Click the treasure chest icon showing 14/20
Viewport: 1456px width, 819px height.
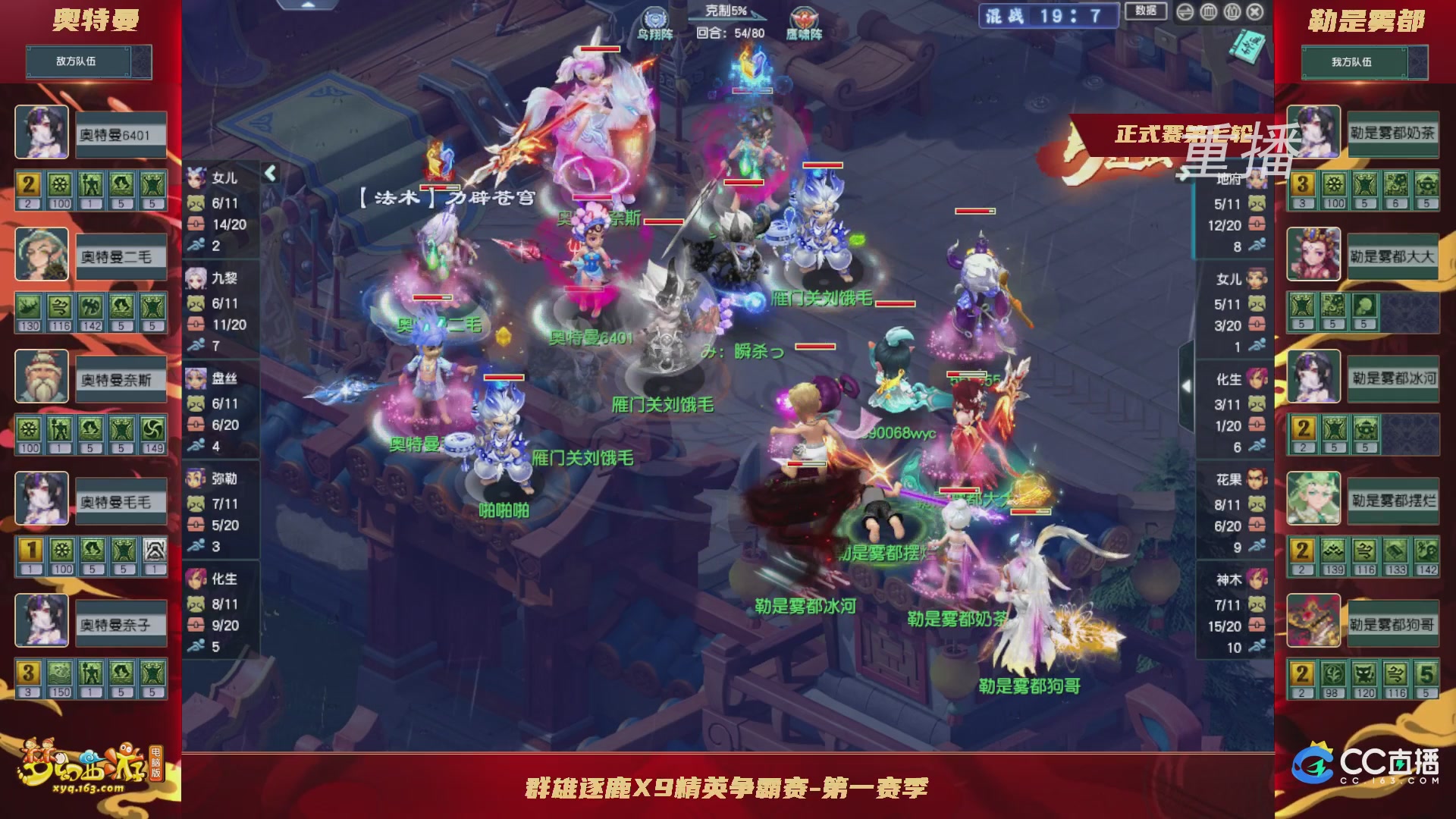[x=195, y=225]
